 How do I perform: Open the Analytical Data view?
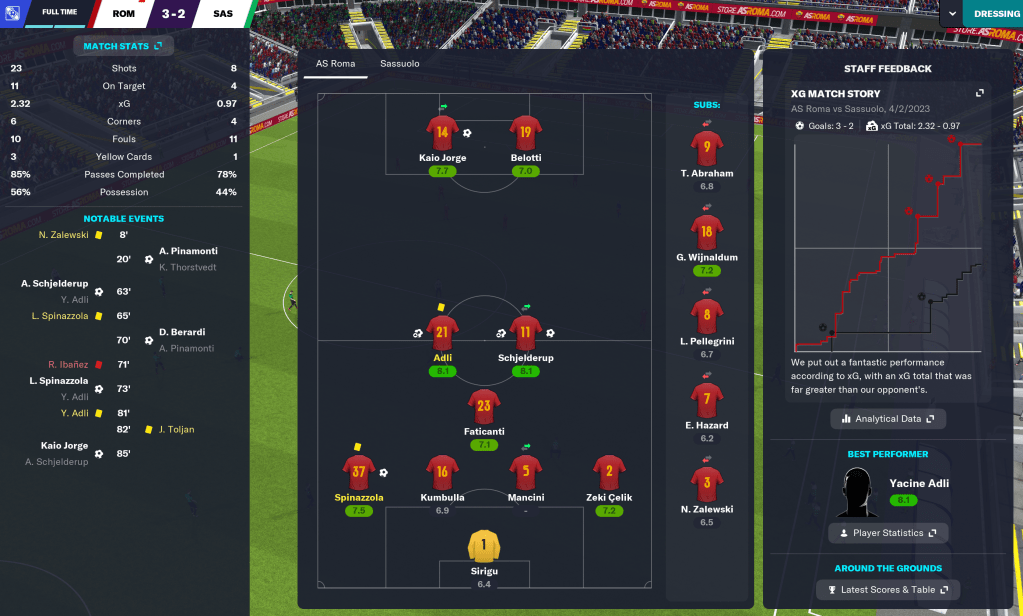(888, 419)
